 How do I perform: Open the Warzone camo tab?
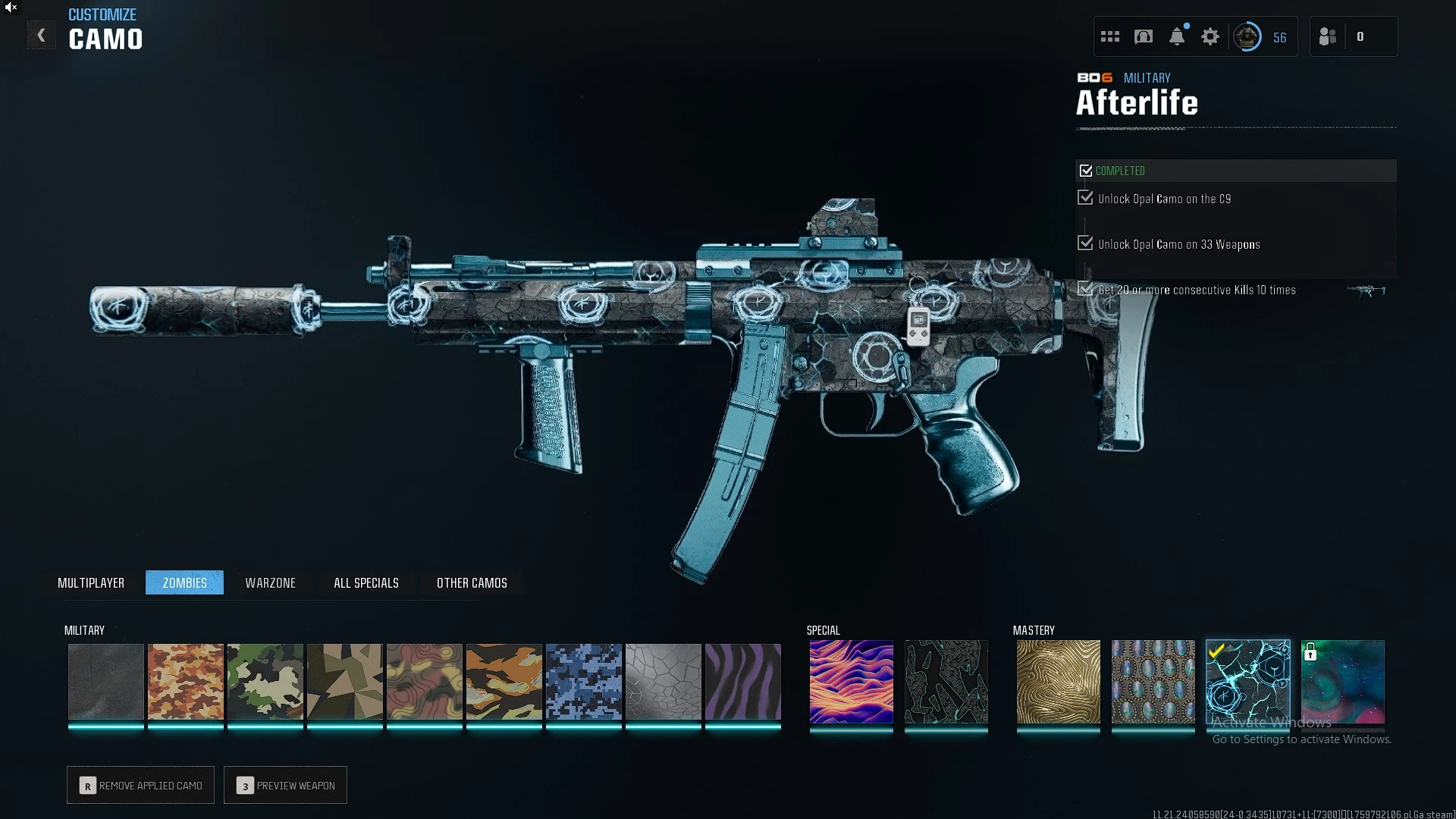[x=270, y=582]
